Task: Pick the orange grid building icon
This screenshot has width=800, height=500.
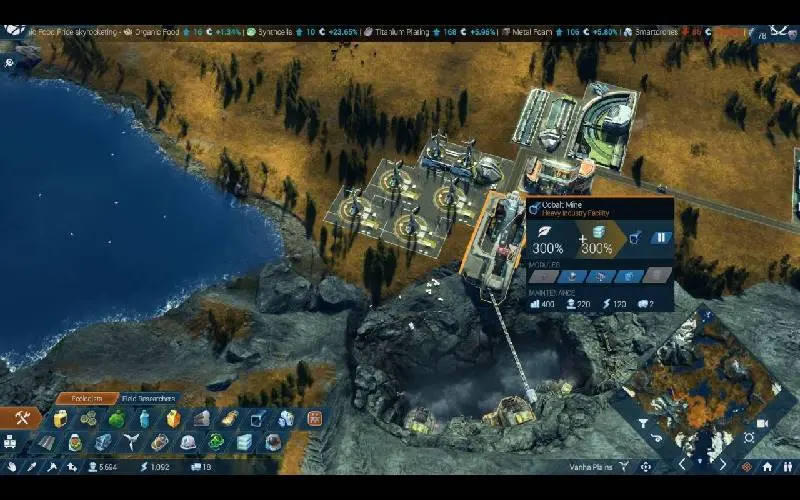Action: click(x=314, y=418)
